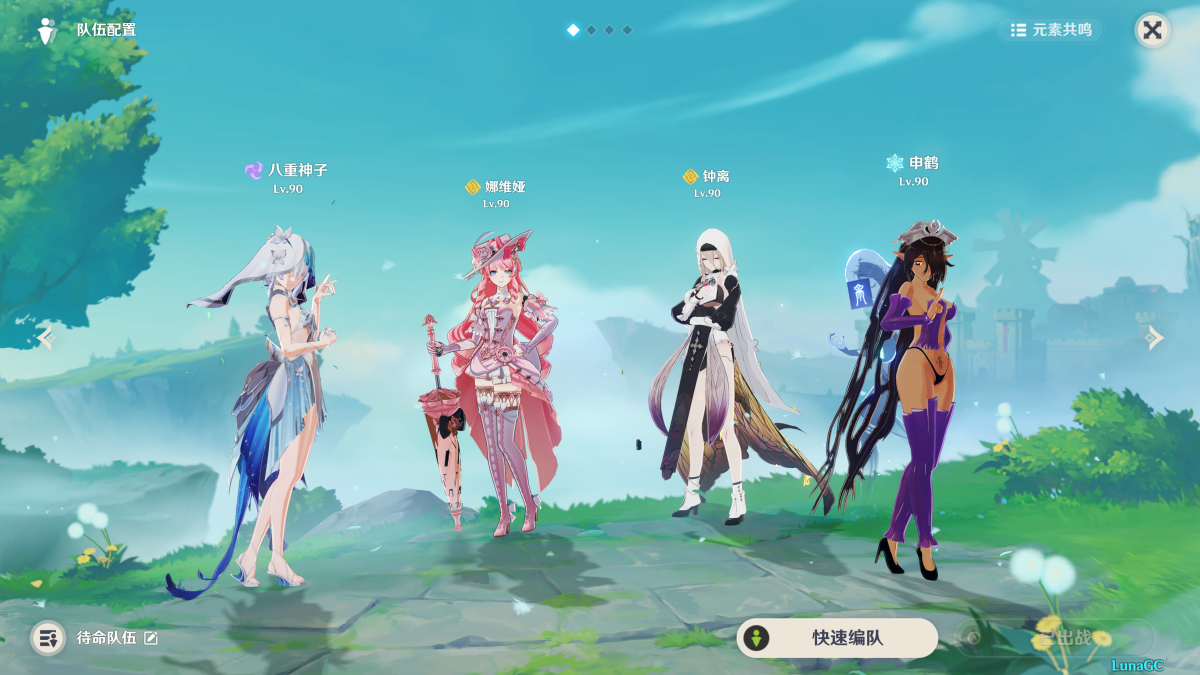This screenshot has height=675, width=1200.
Task: Go to the next team with right arrow
Action: [x=1155, y=338]
